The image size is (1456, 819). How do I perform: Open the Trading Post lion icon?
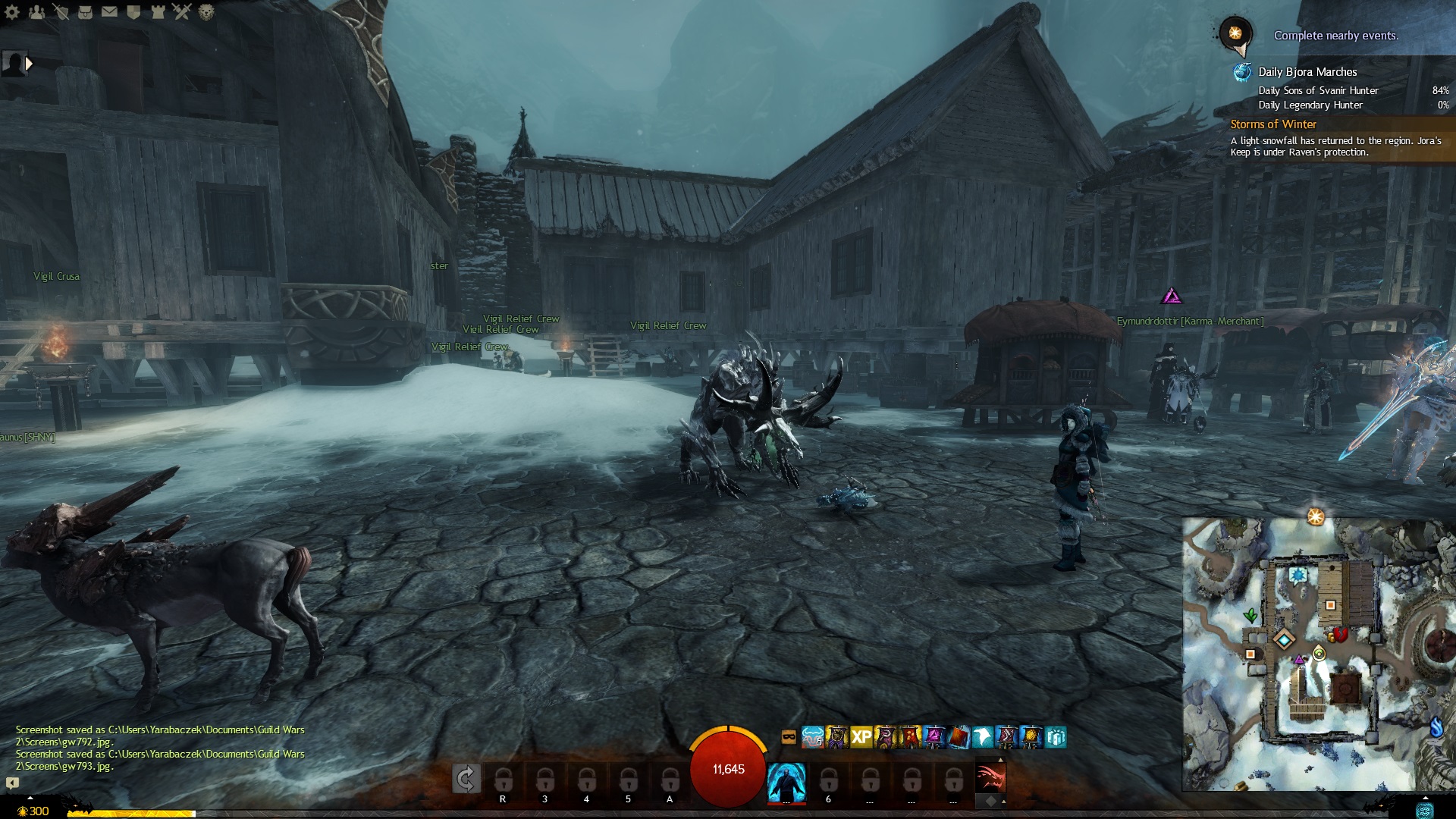[x=206, y=12]
